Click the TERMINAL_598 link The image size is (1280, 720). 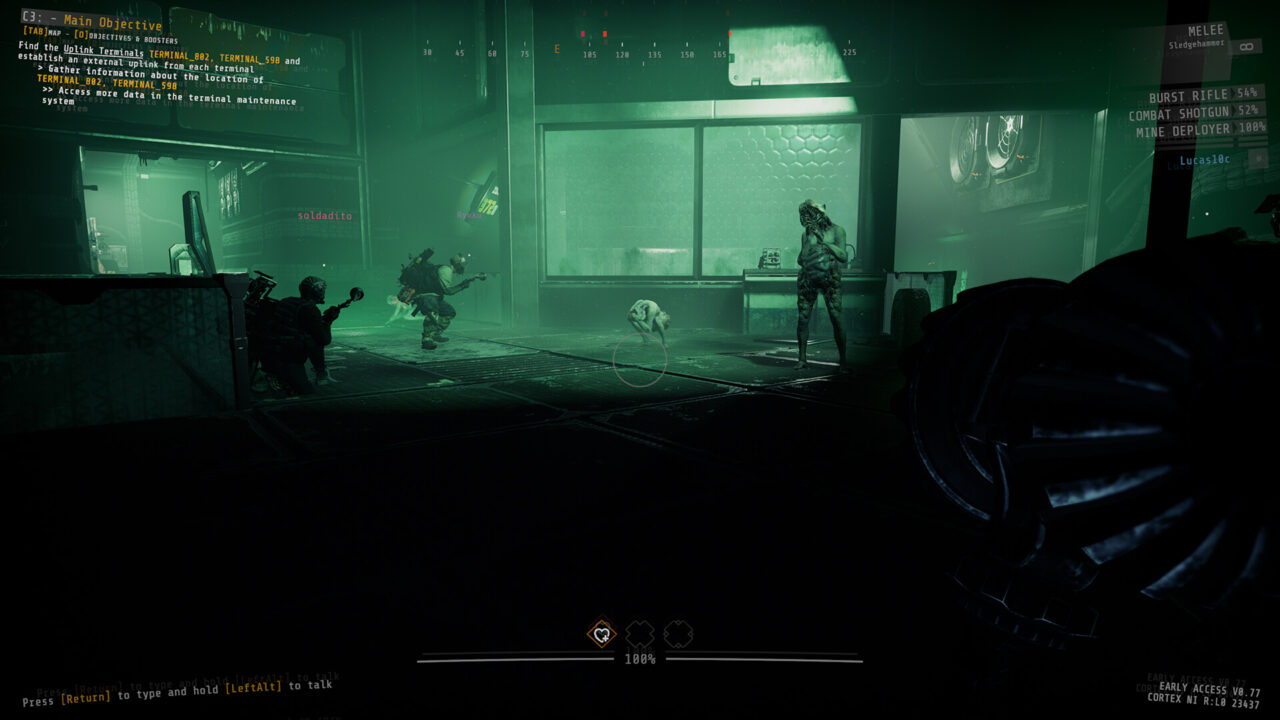coord(253,57)
